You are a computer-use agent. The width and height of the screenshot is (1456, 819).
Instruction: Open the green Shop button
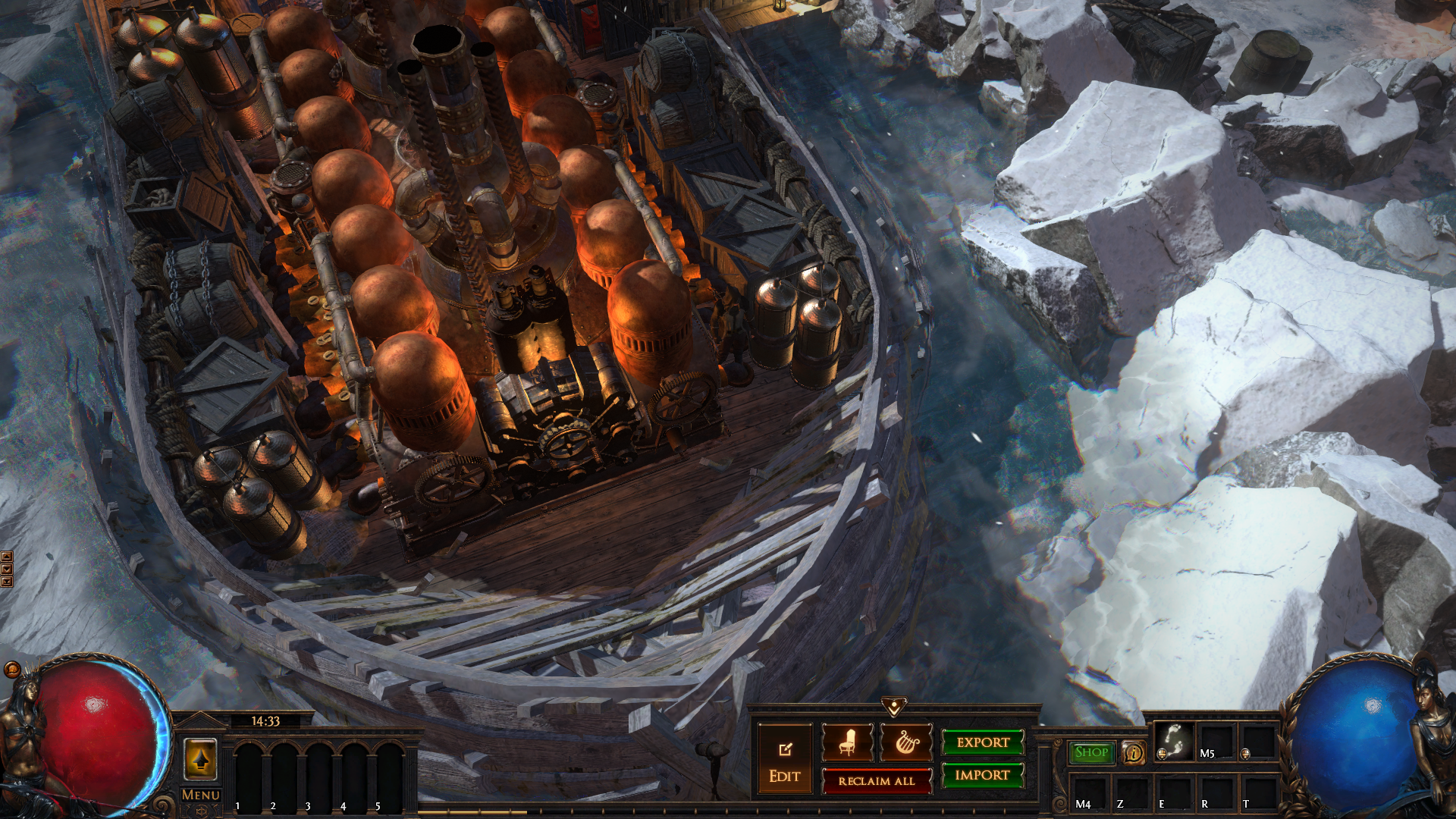tap(1091, 752)
